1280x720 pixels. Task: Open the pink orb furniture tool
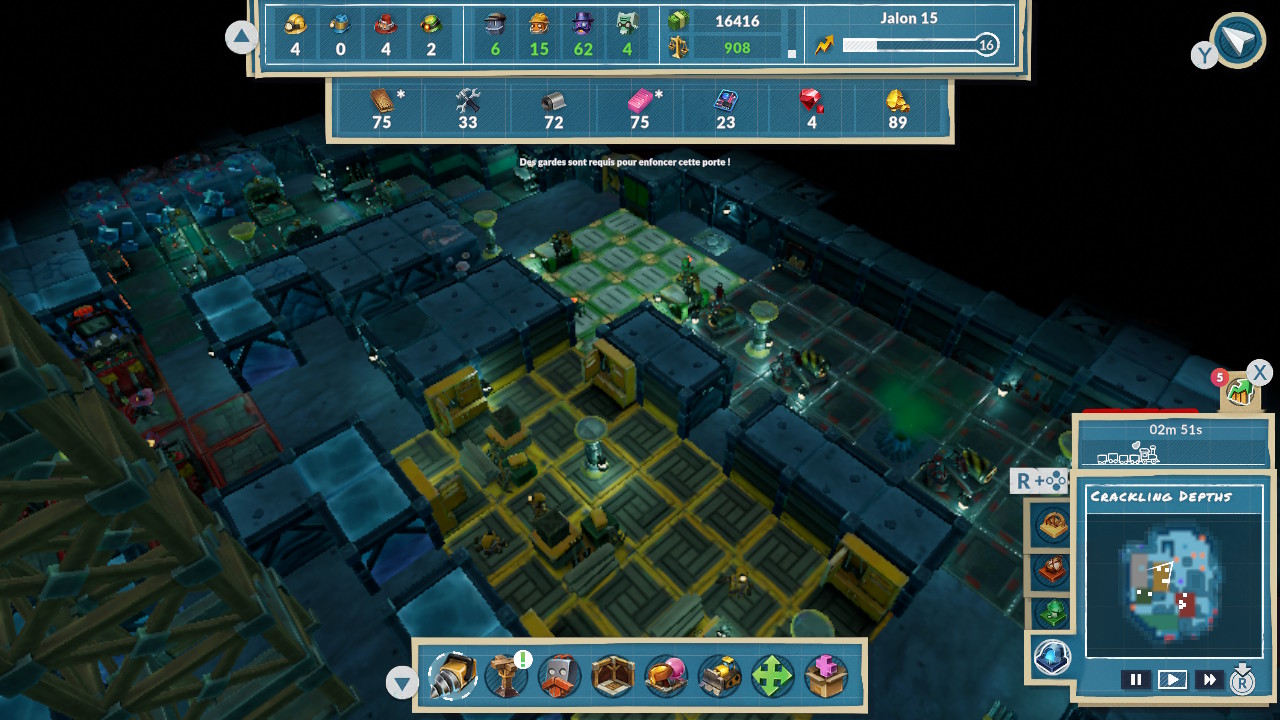665,676
